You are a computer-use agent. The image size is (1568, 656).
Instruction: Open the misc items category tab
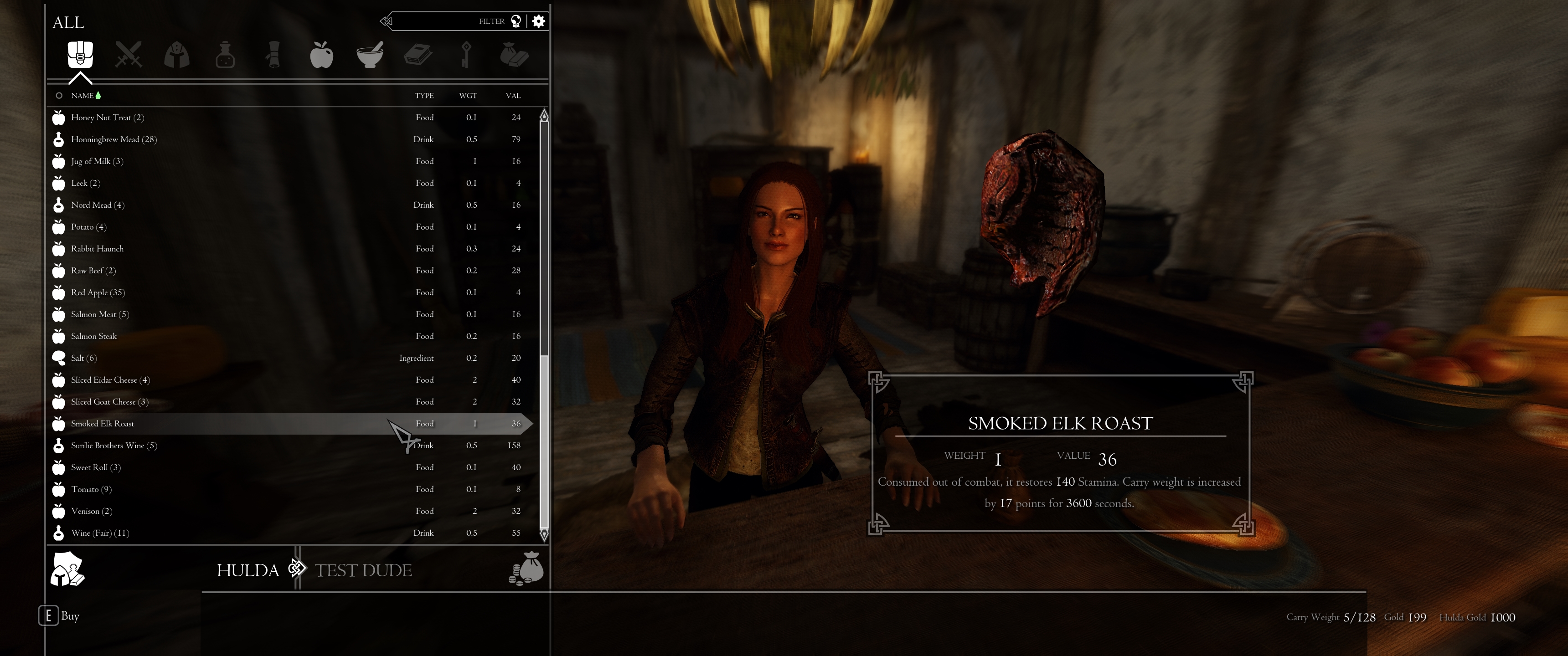click(x=514, y=55)
